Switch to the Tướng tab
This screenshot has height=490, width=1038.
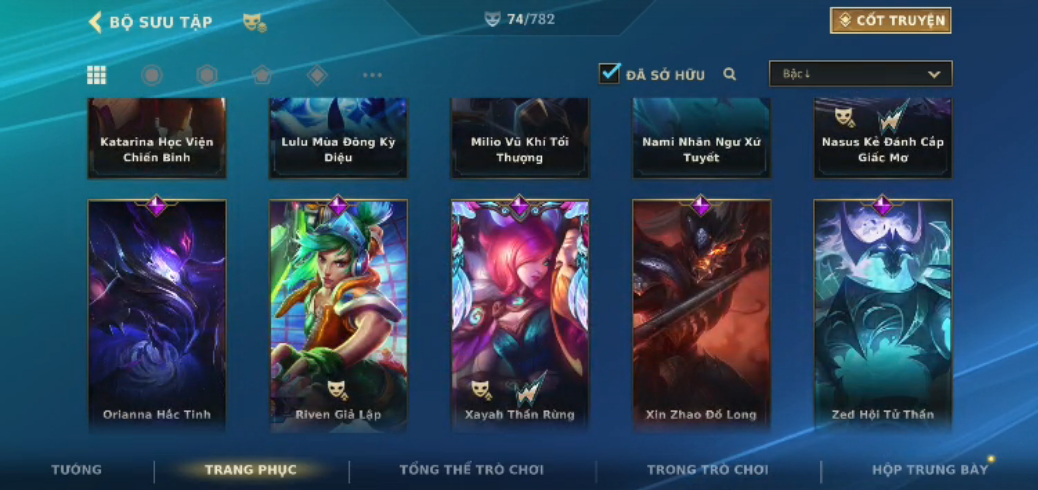click(77, 470)
